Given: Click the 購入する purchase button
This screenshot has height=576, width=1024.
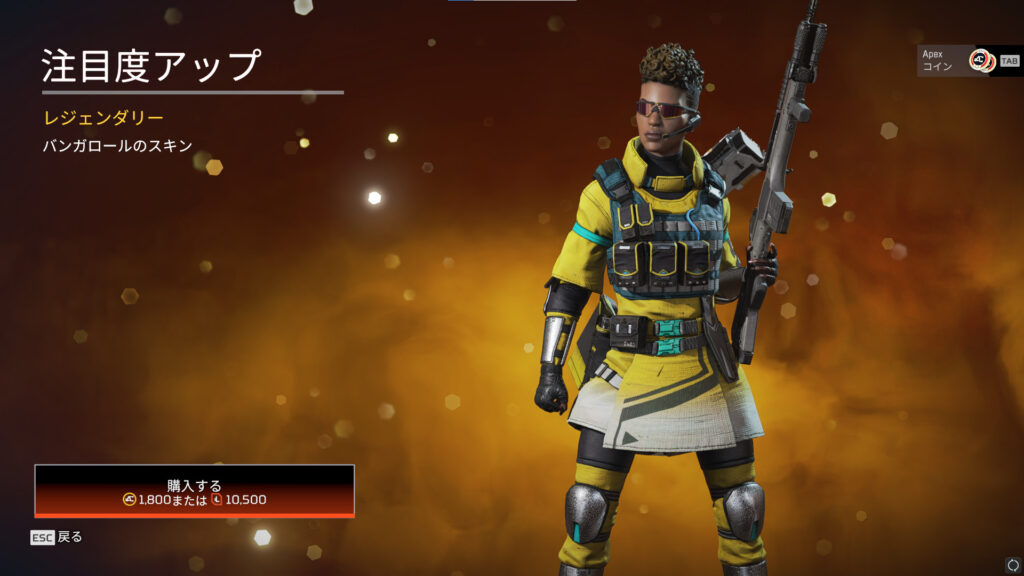Looking at the screenshot, I should (x=194, y=491).
